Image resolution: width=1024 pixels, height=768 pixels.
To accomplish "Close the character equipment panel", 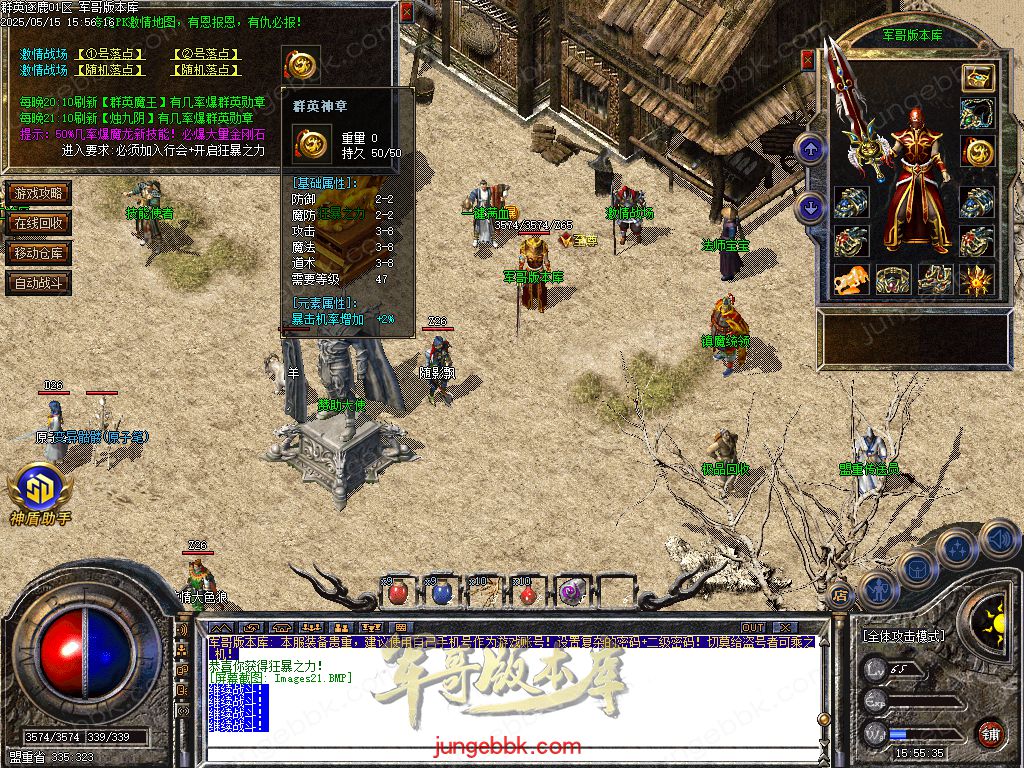I will (x=808, y=60).
